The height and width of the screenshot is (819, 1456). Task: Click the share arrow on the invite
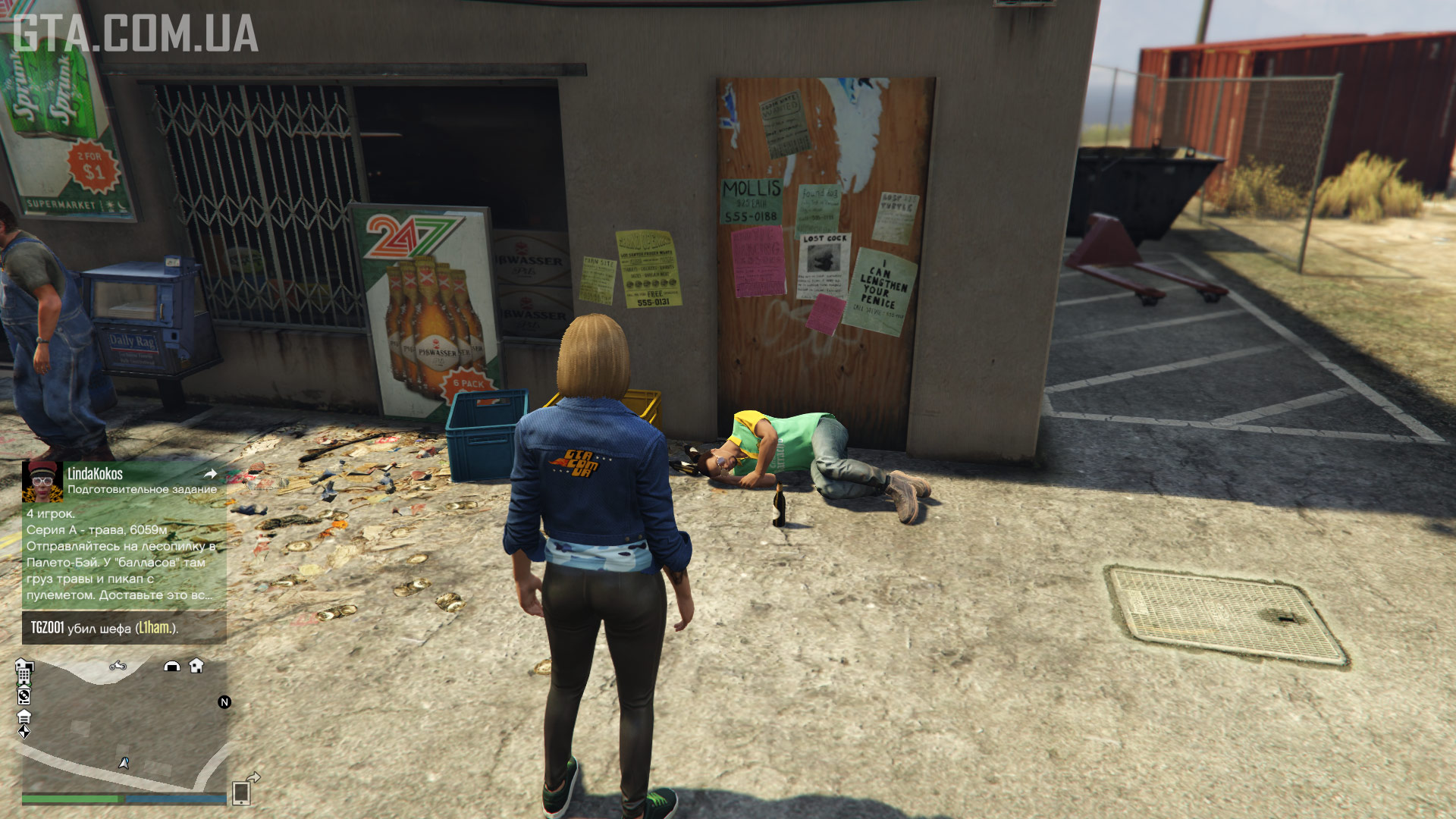(211, 474)
